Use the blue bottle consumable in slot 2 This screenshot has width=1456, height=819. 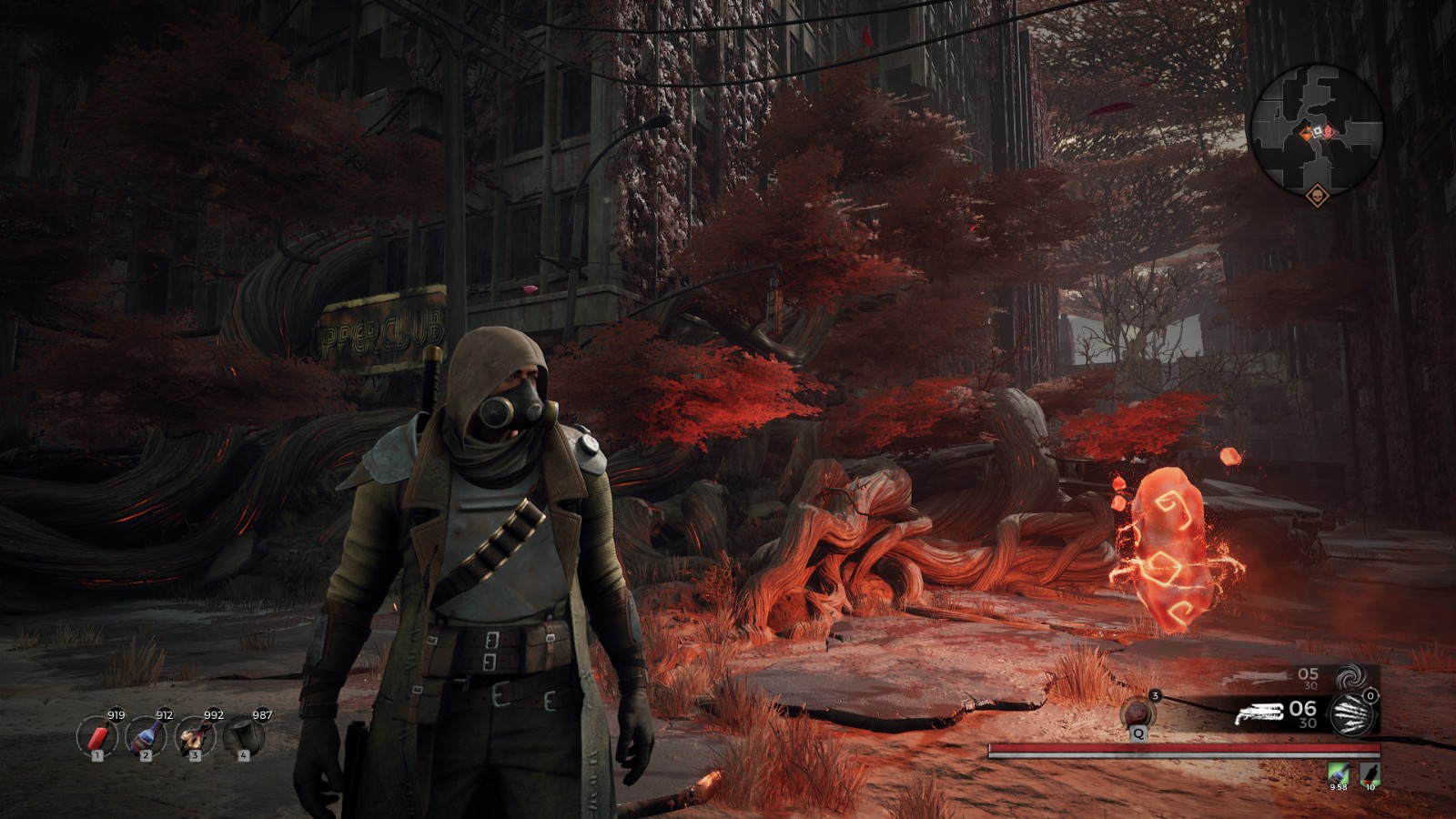[x=146, y=735]
